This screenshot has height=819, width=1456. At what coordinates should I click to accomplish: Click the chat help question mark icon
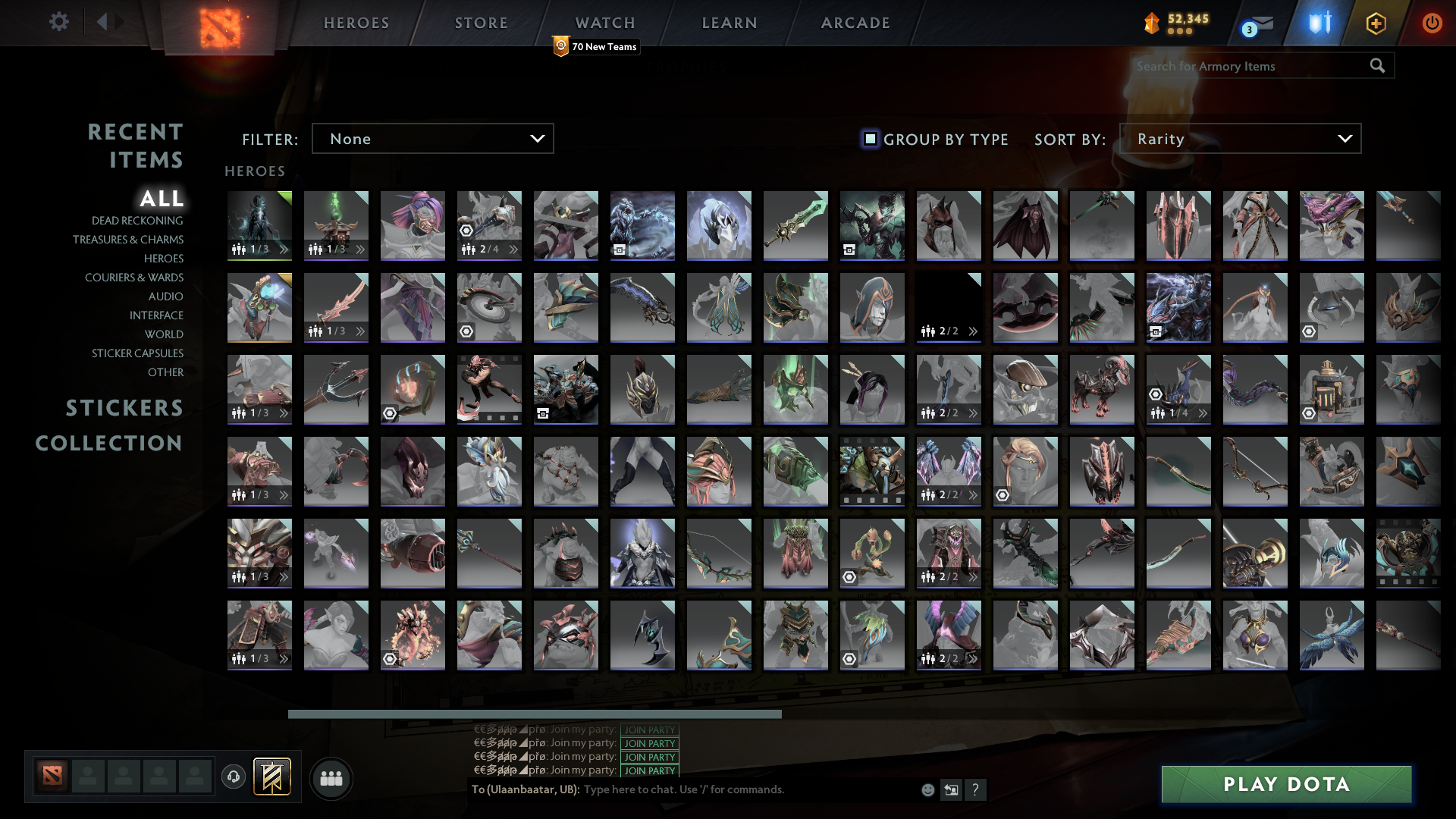tap(976, 789)
